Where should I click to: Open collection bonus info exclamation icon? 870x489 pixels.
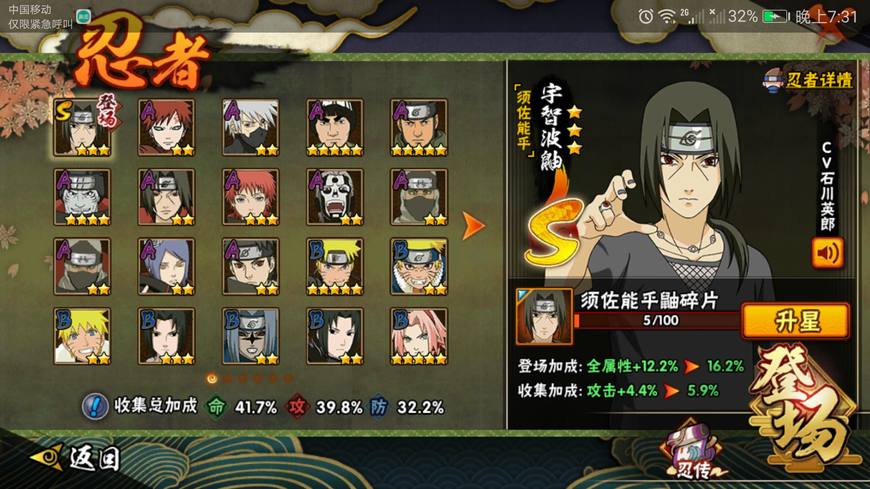95,406
